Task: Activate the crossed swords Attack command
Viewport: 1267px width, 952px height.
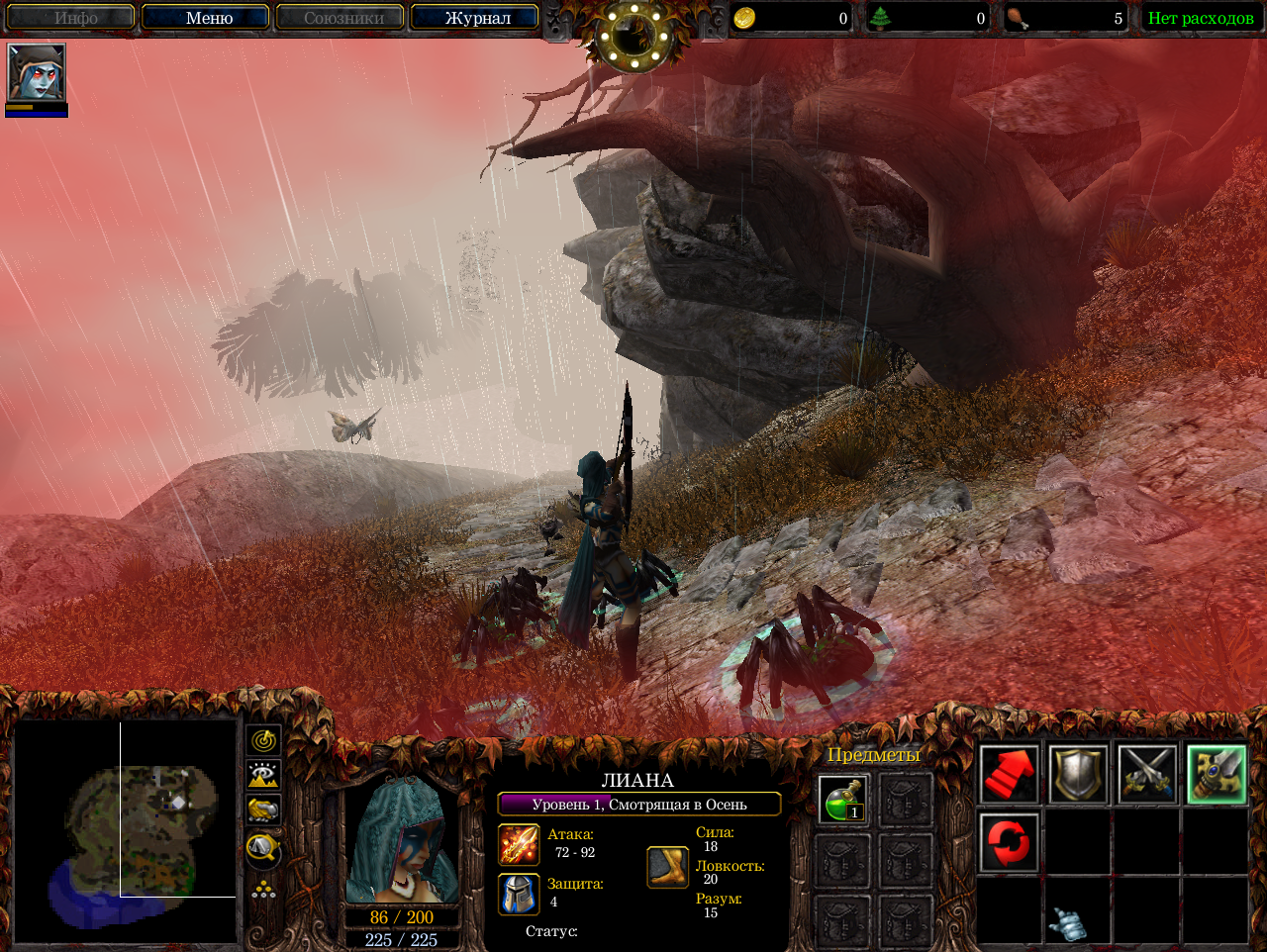Action: click(x=1147, y=774)
